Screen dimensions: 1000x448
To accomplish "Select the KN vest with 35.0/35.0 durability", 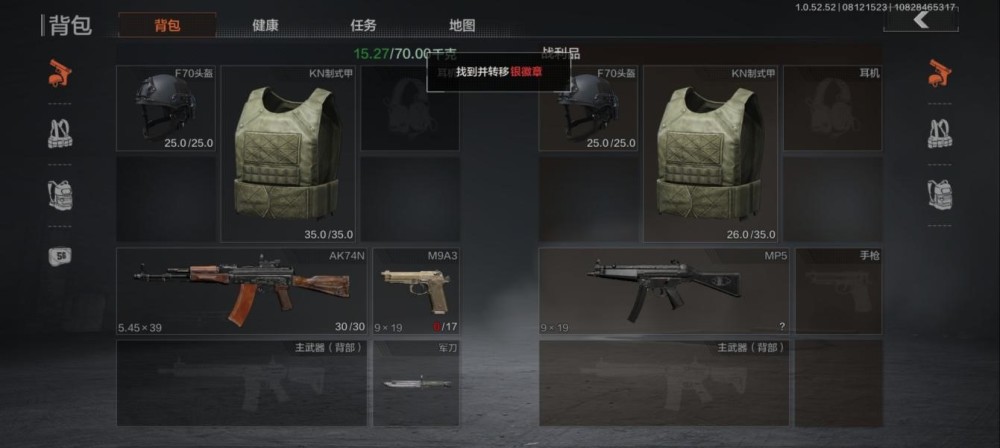I will pos(287,153).
